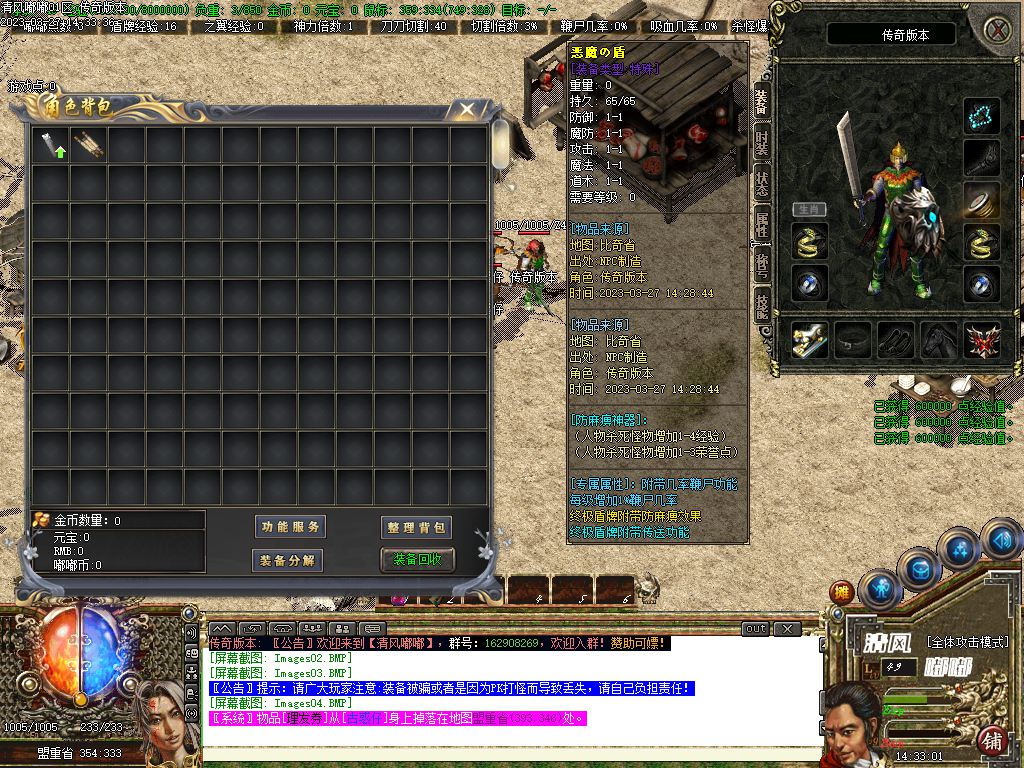The height and width of the screenshot is (768, 1024).
Task: Choose 装备回收 equipment recycle
Action: [417, 560]
